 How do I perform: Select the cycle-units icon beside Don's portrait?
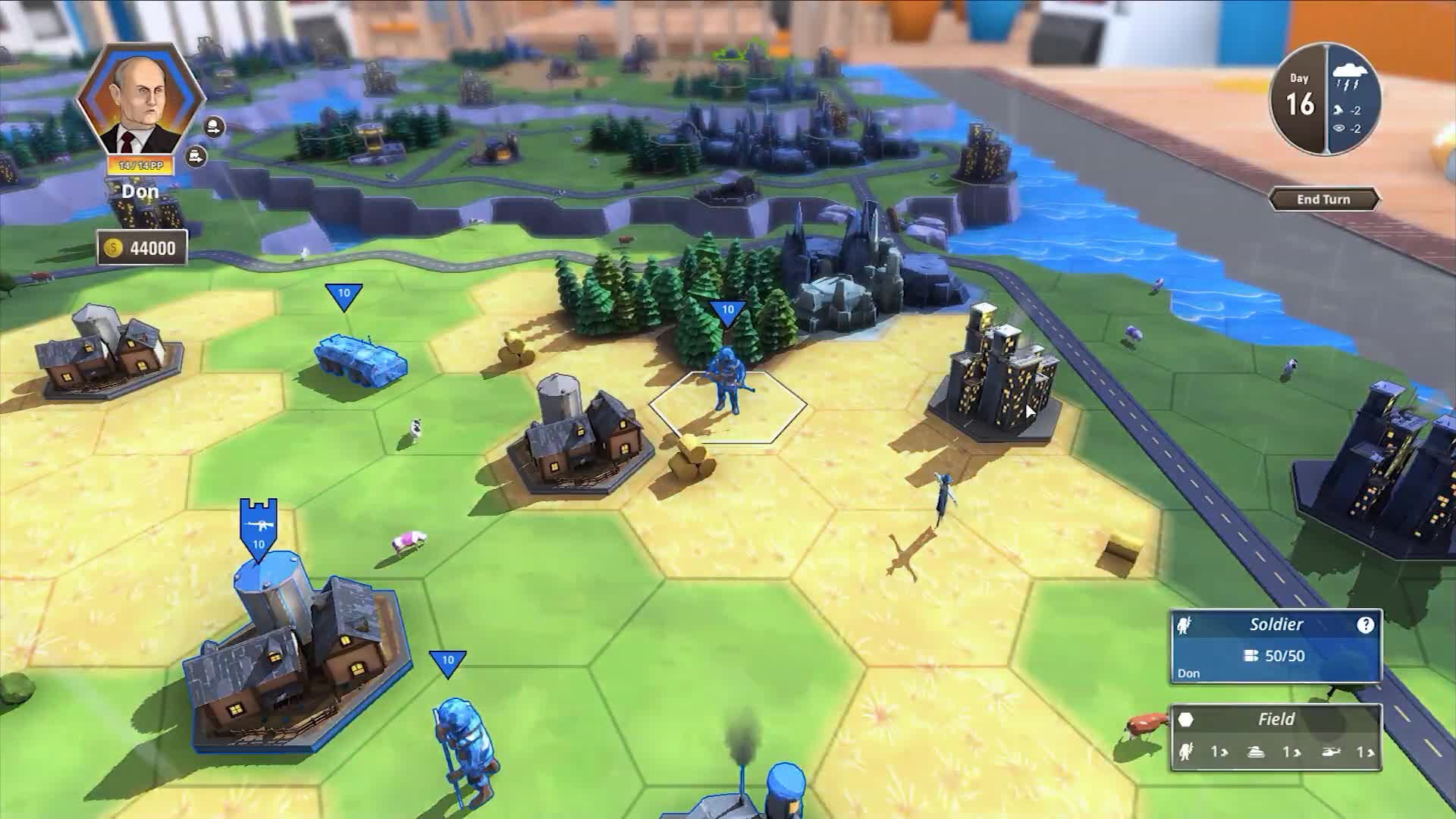click(215, 126)
